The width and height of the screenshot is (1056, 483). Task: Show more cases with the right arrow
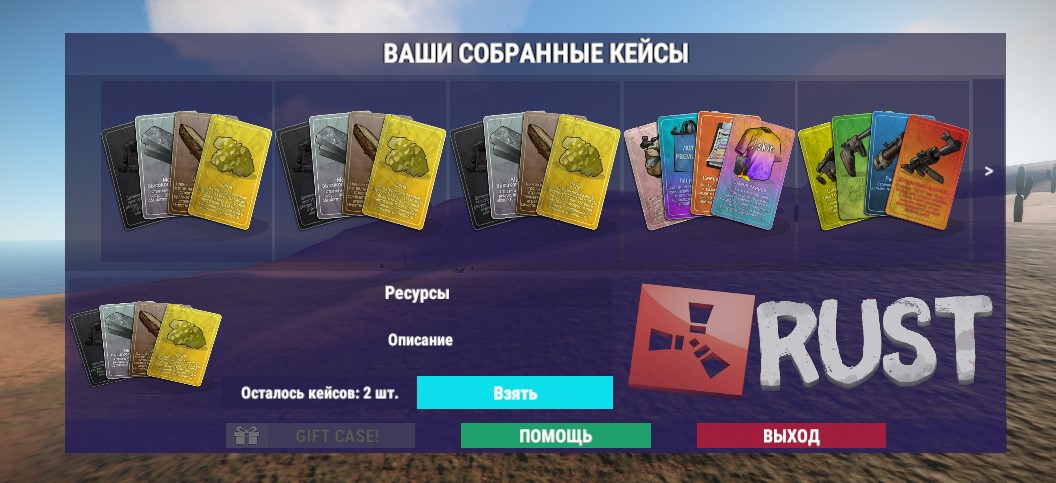989,171
